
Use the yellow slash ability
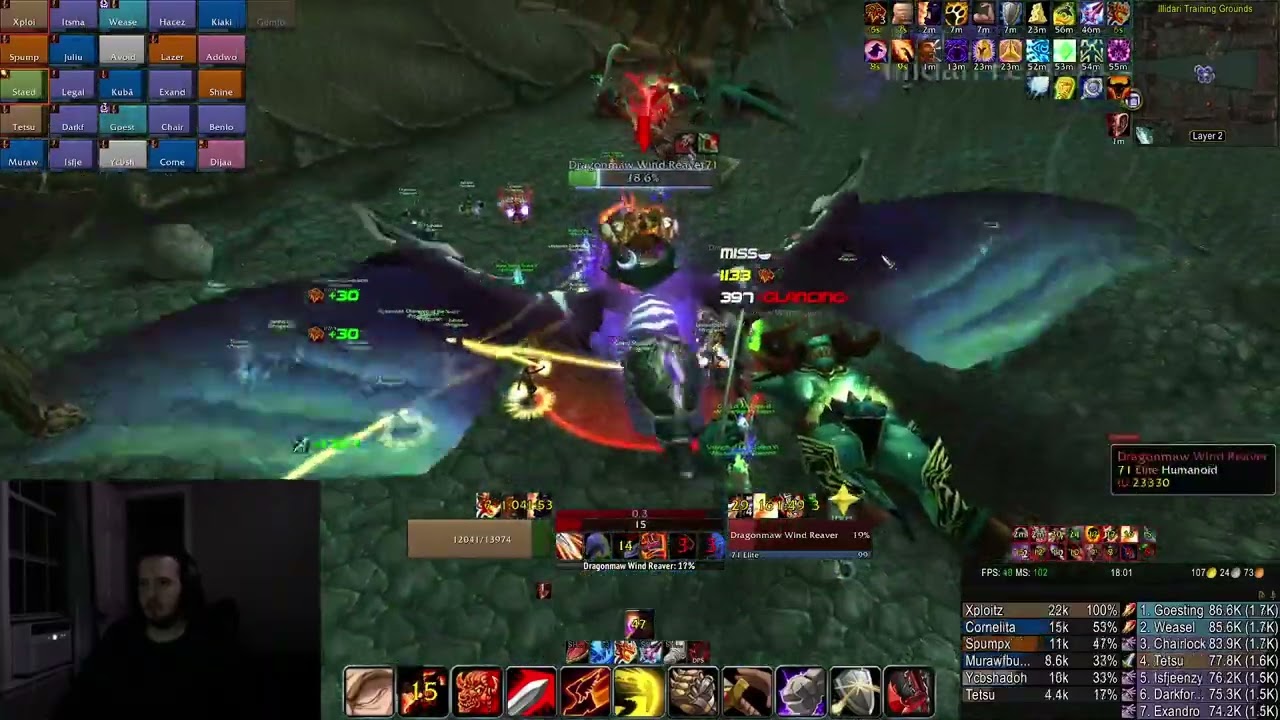click(x=639, y=692)
